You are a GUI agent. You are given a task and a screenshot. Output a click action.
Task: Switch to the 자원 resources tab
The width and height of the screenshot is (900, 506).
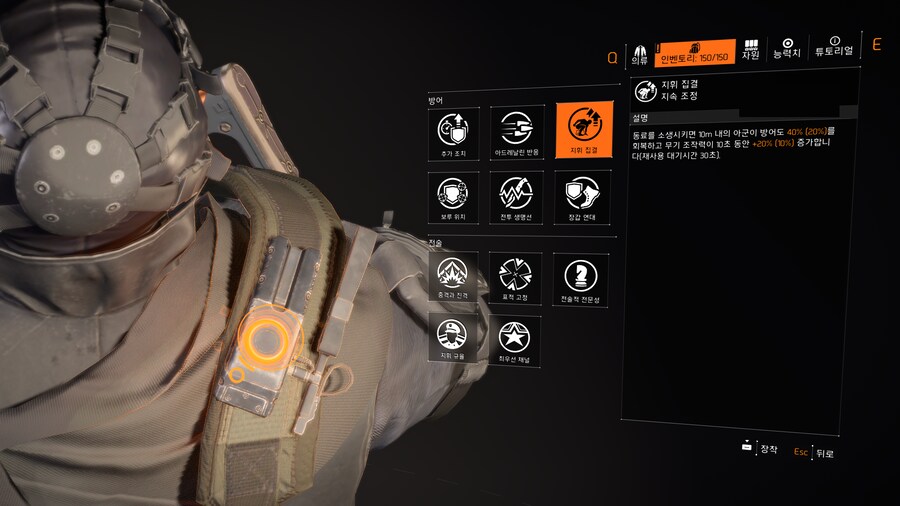click(751, 50)
